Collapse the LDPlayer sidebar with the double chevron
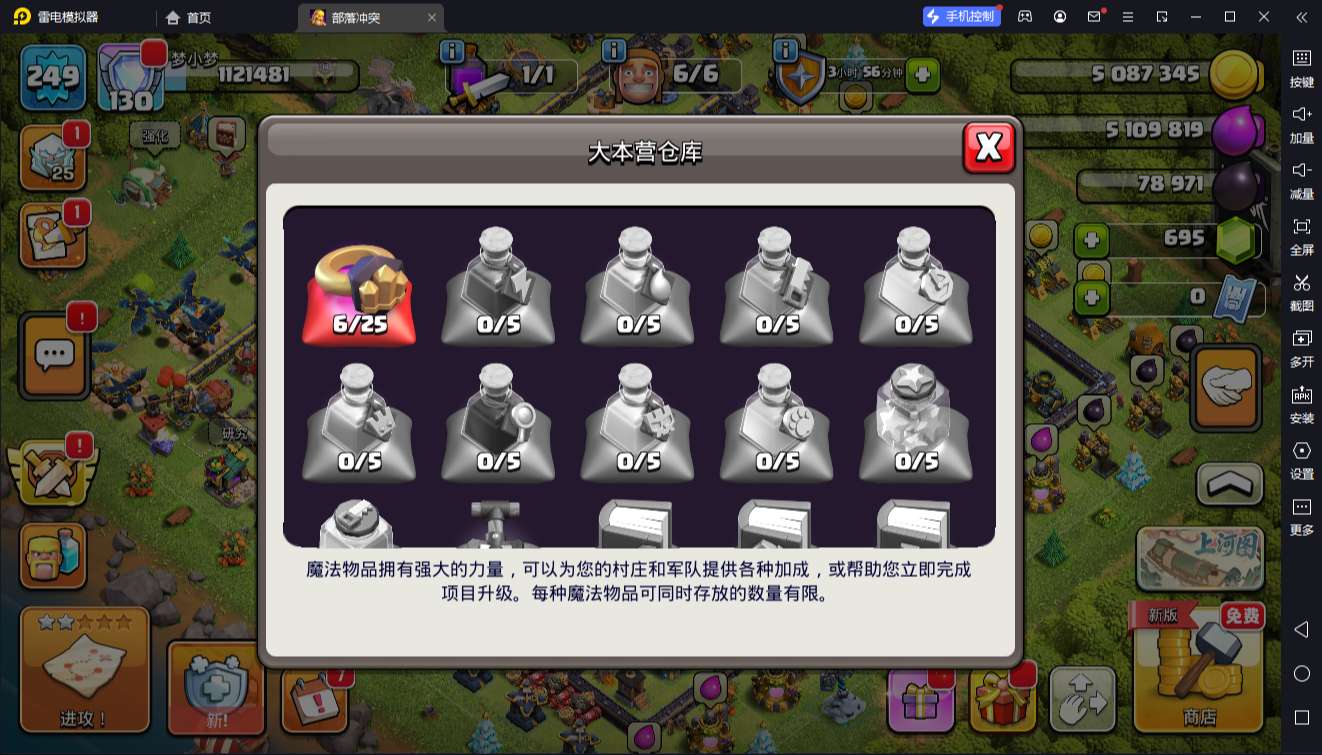The width and height of the screenshot is (1322, 755). pos(1301,17)
